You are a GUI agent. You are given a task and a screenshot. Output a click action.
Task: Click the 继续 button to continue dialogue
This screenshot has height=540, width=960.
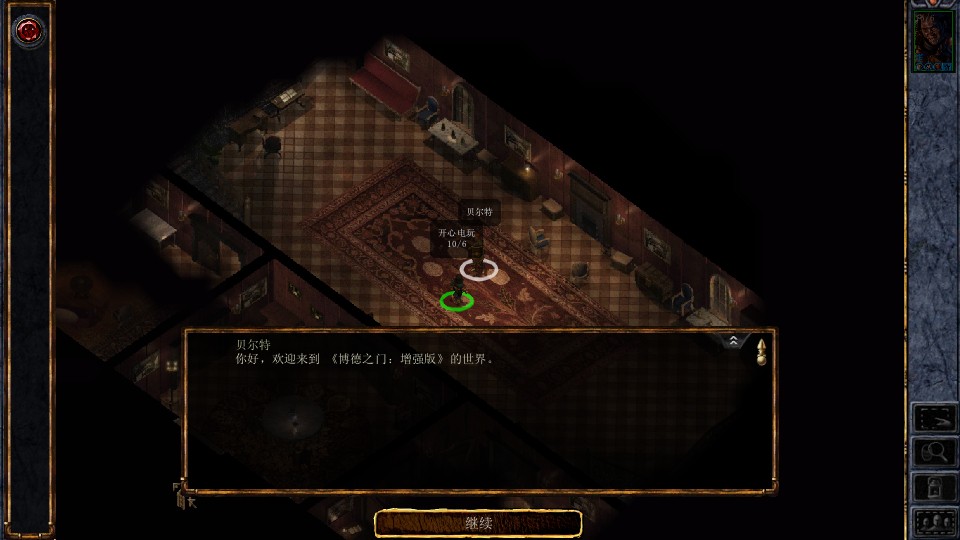[478, 523]
